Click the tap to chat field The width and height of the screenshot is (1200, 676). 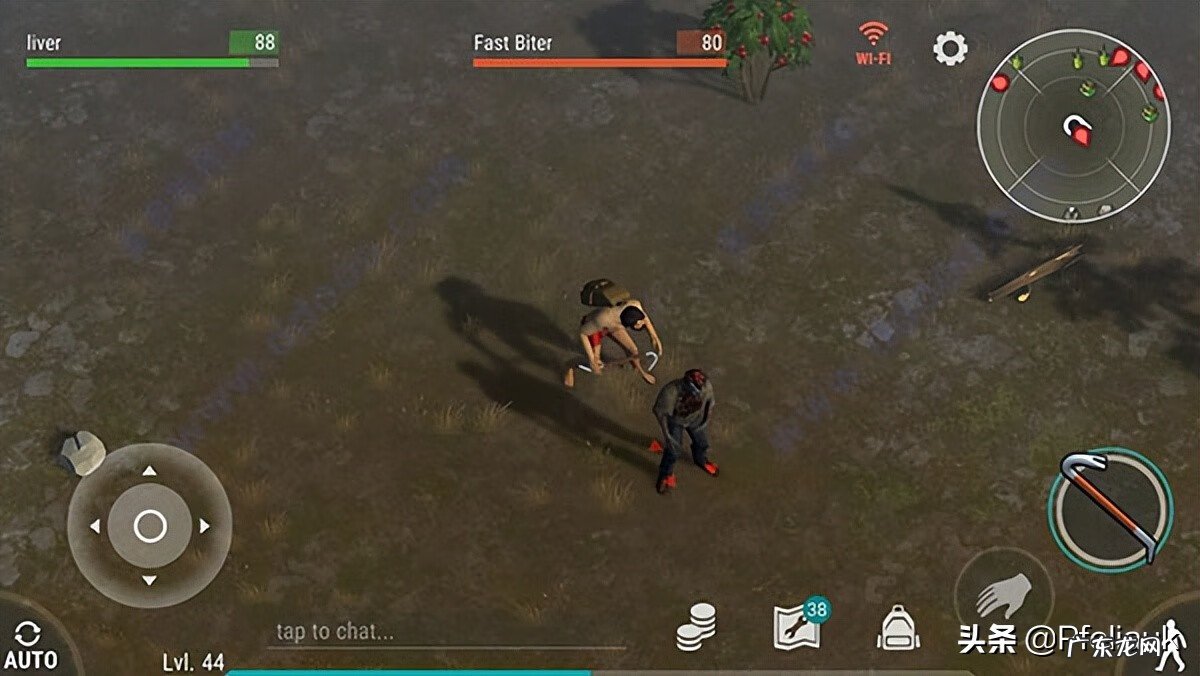tap(445, 631)
